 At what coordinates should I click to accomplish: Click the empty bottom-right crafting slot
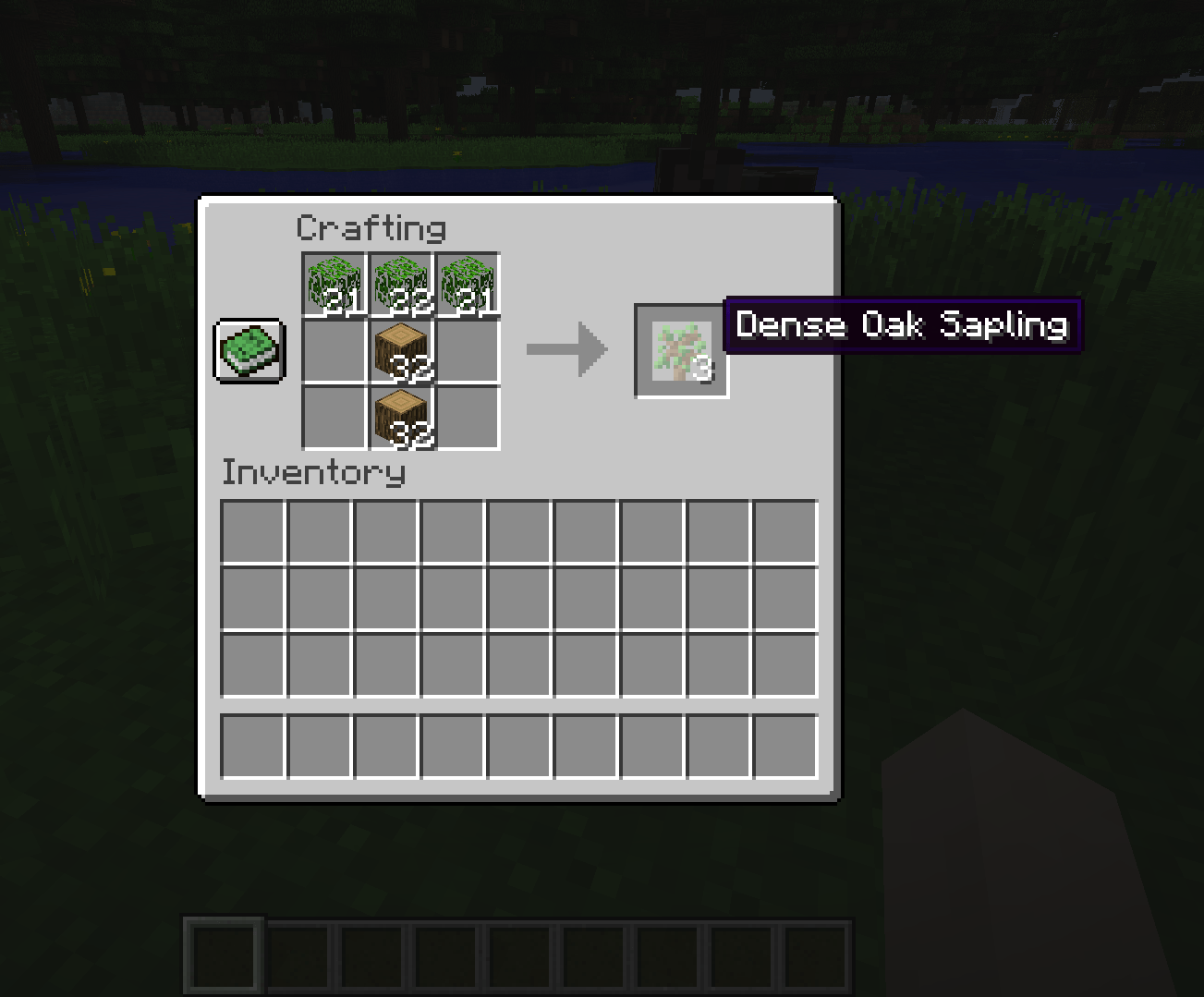(468, 416)
